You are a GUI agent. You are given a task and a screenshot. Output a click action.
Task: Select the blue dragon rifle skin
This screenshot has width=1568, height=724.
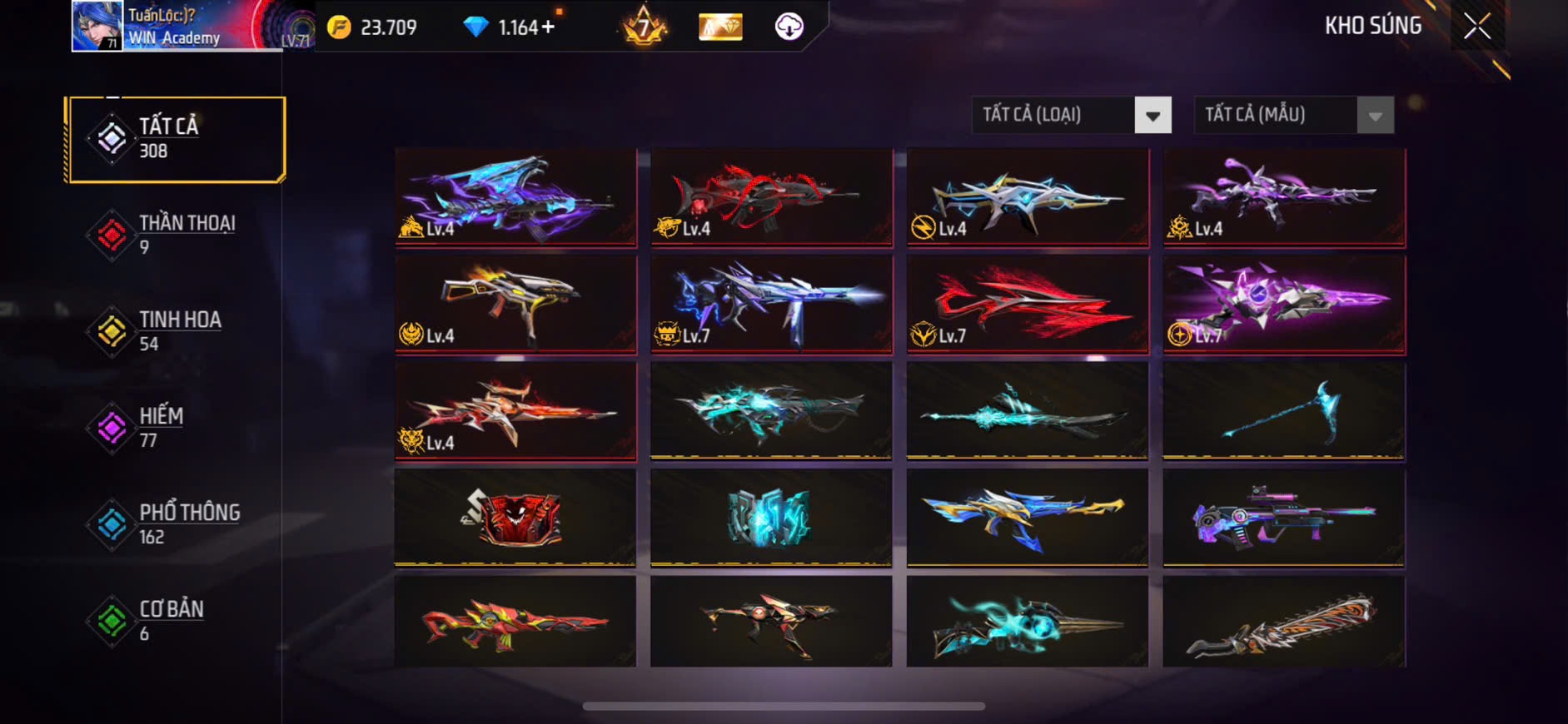[515, 197]
